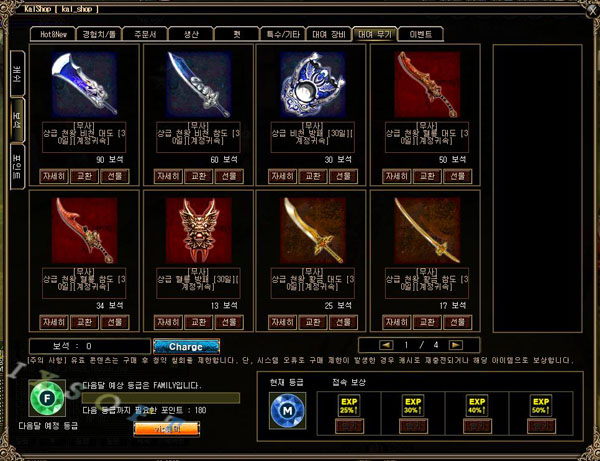Show the 특수/기타 category

click(283, 34)
